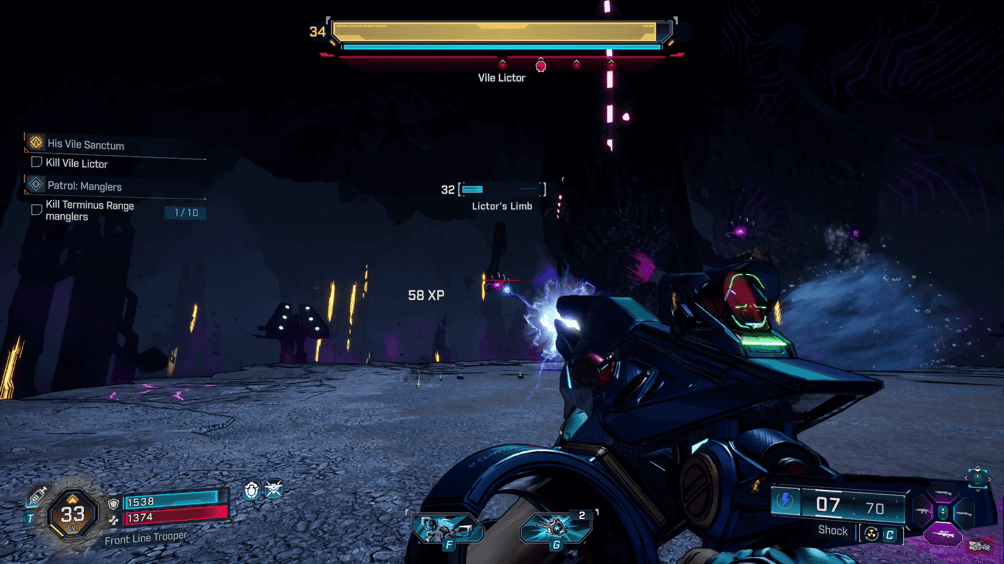Switch to the radiation element mode icon
This screenshot has height=564, width=1004.
point(871,535)
